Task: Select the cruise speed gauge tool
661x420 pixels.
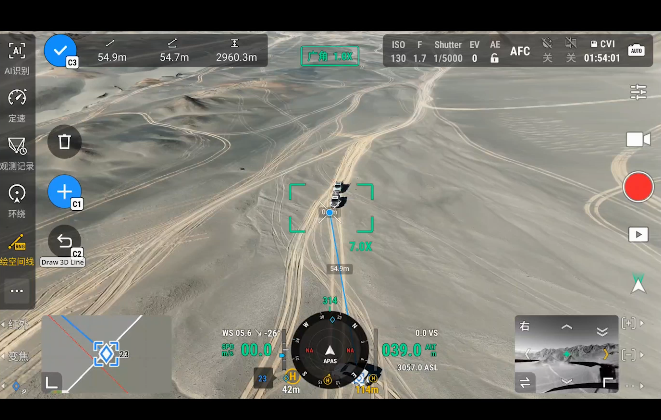Action: [17, 103]
